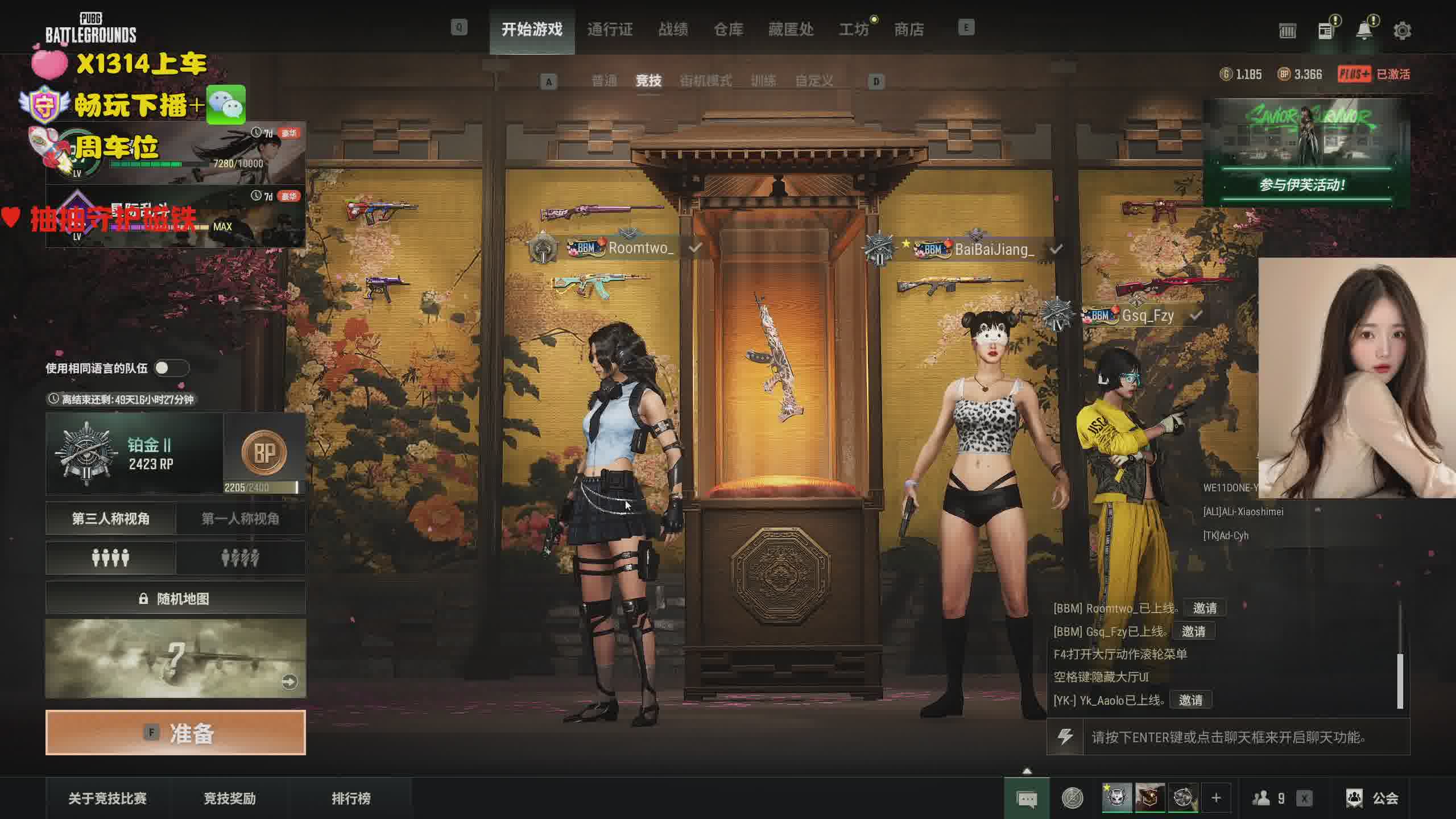Select the 普通 normal match mode

coord(604,81)
